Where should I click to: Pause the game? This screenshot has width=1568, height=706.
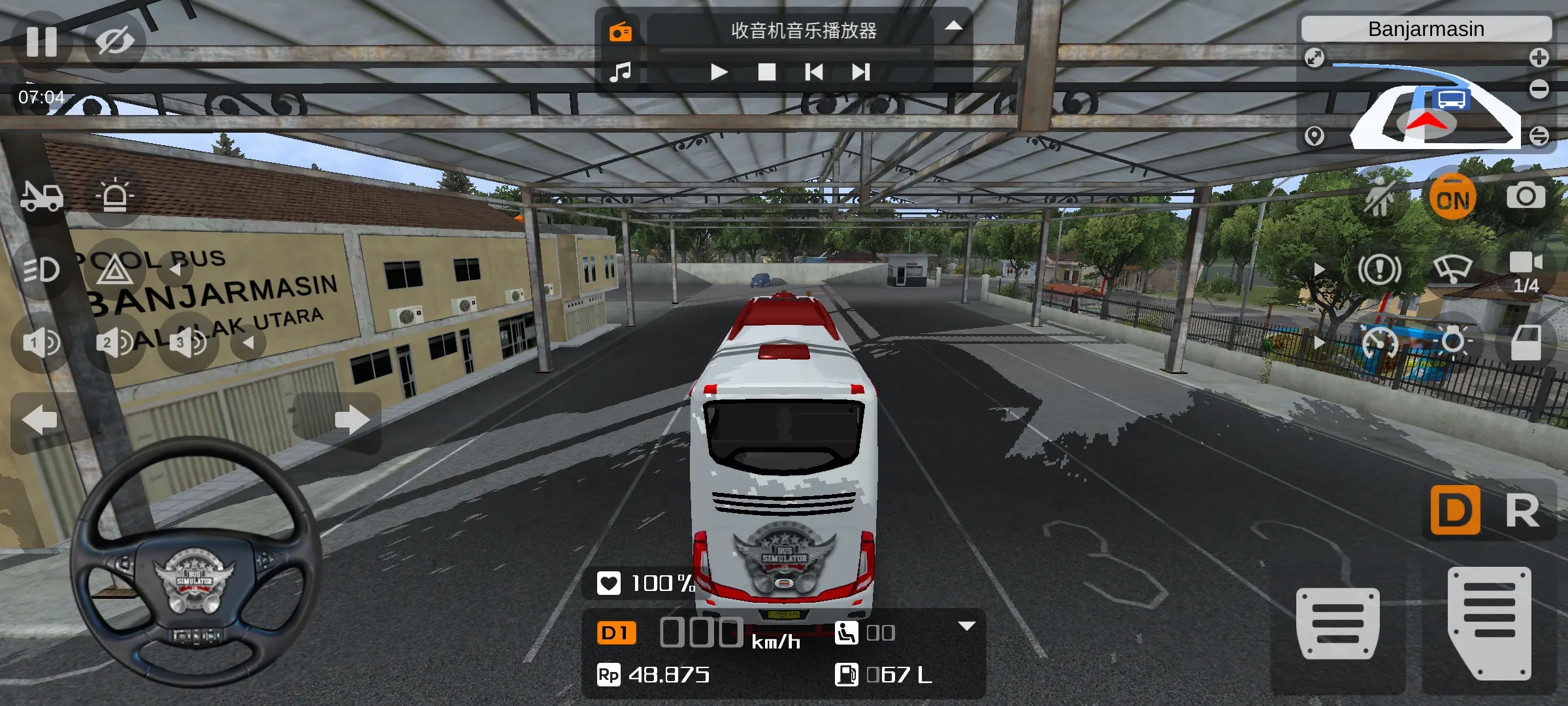tap(42, 42)
